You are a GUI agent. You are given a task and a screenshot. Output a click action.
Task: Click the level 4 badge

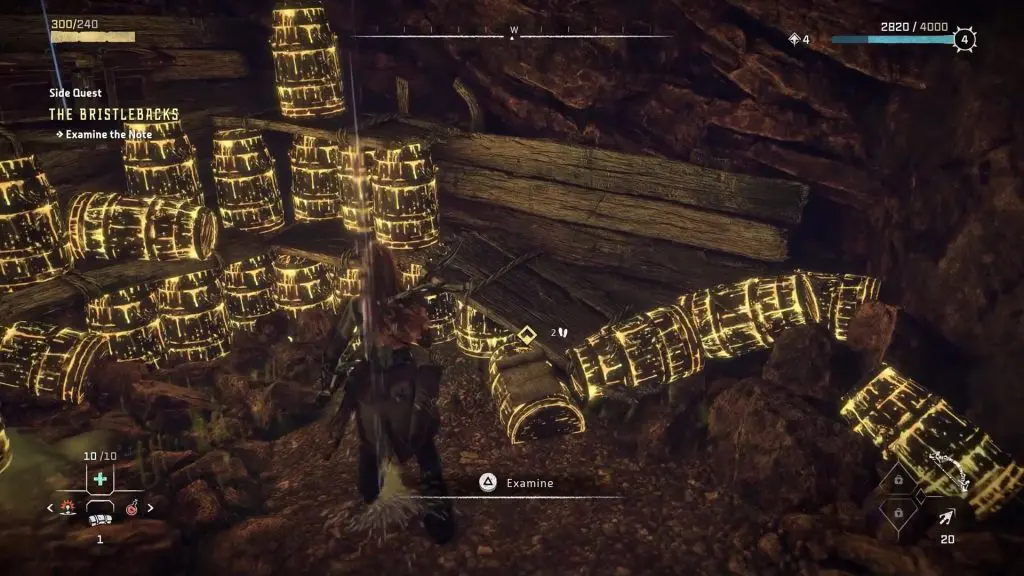pyautogui.click(x=964, y=40)
